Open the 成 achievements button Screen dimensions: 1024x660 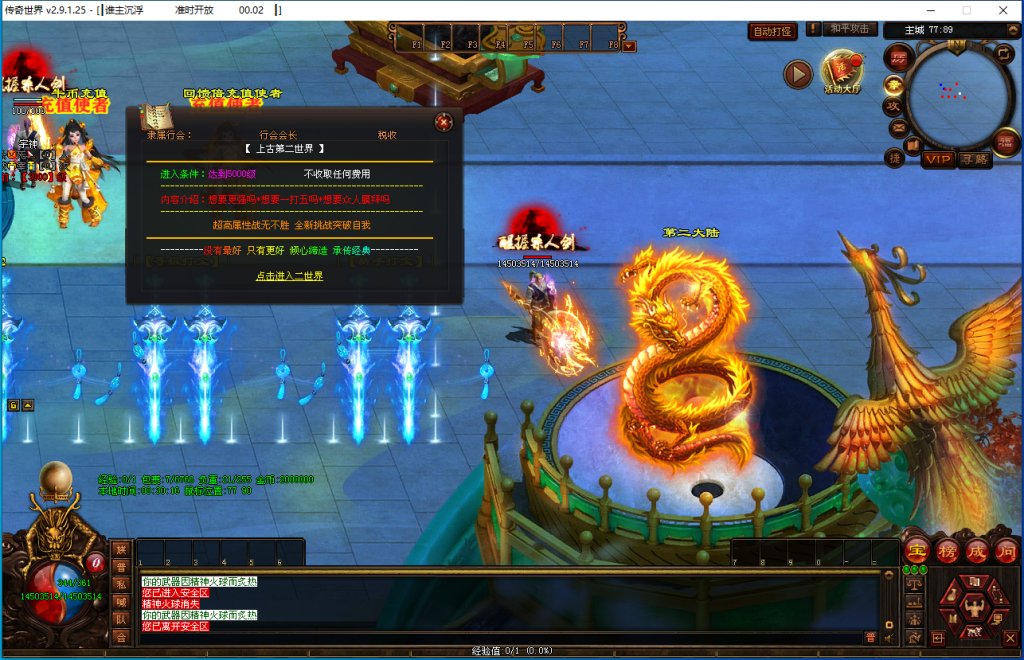[x=976, y=551]
